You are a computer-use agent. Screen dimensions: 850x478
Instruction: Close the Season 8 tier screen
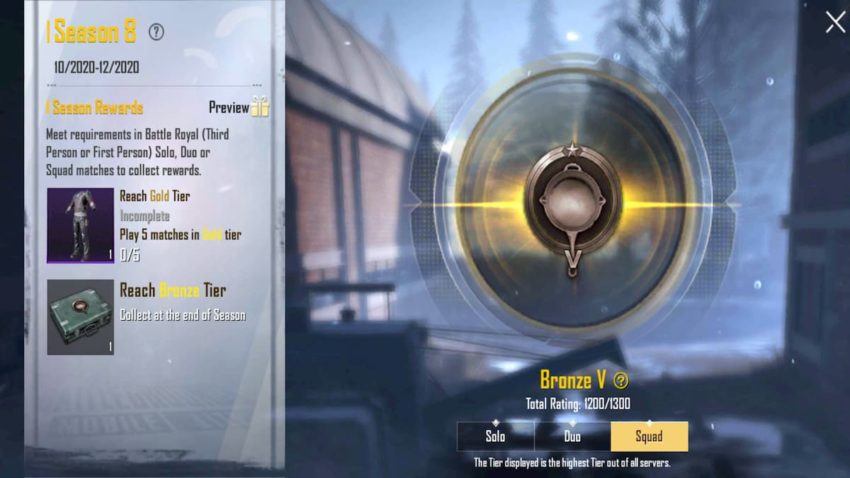click(835, 22)
